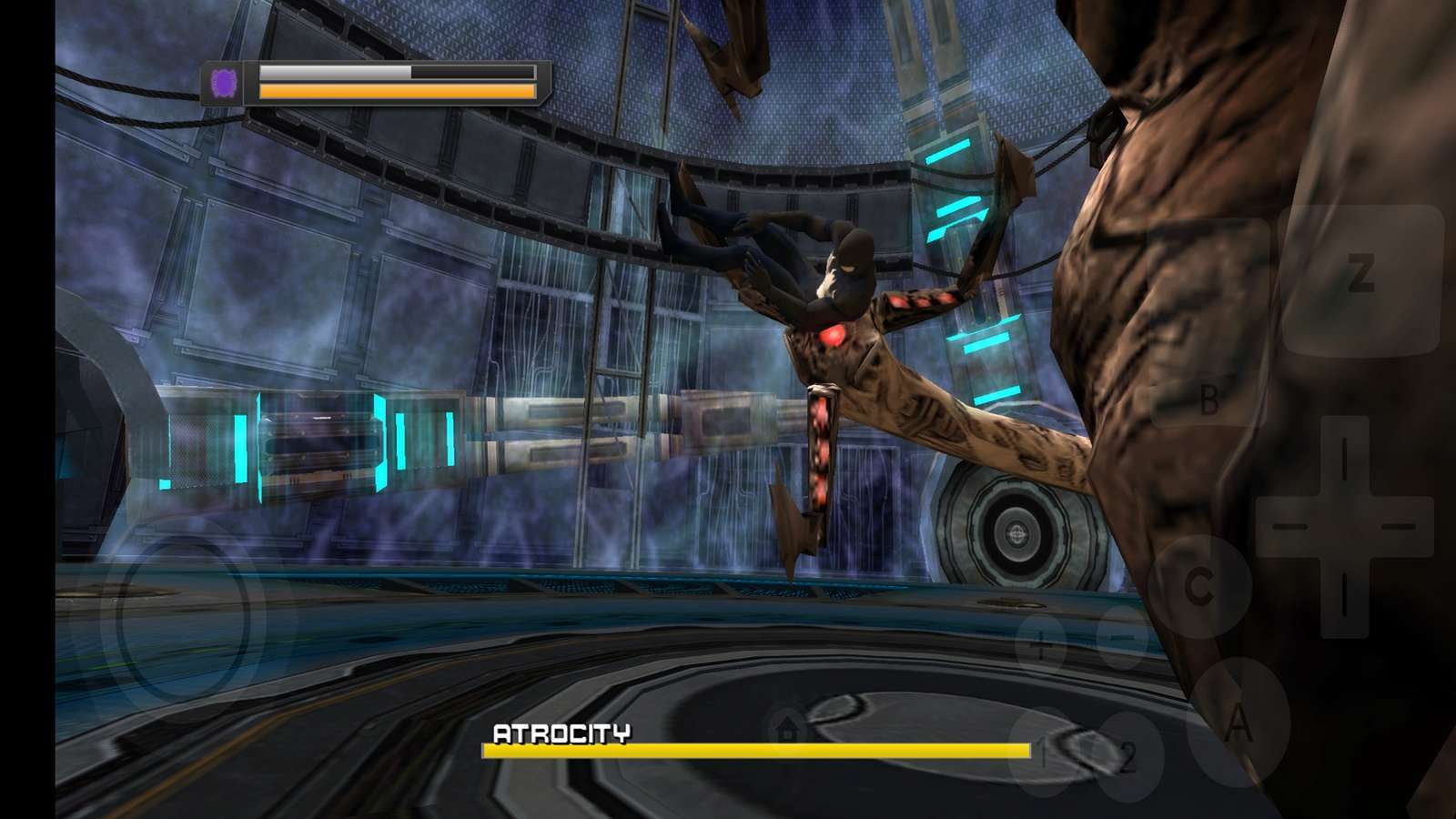Tap the round C button
Viewport: 1456px width, 819px height.
[x=1201, y=587]
